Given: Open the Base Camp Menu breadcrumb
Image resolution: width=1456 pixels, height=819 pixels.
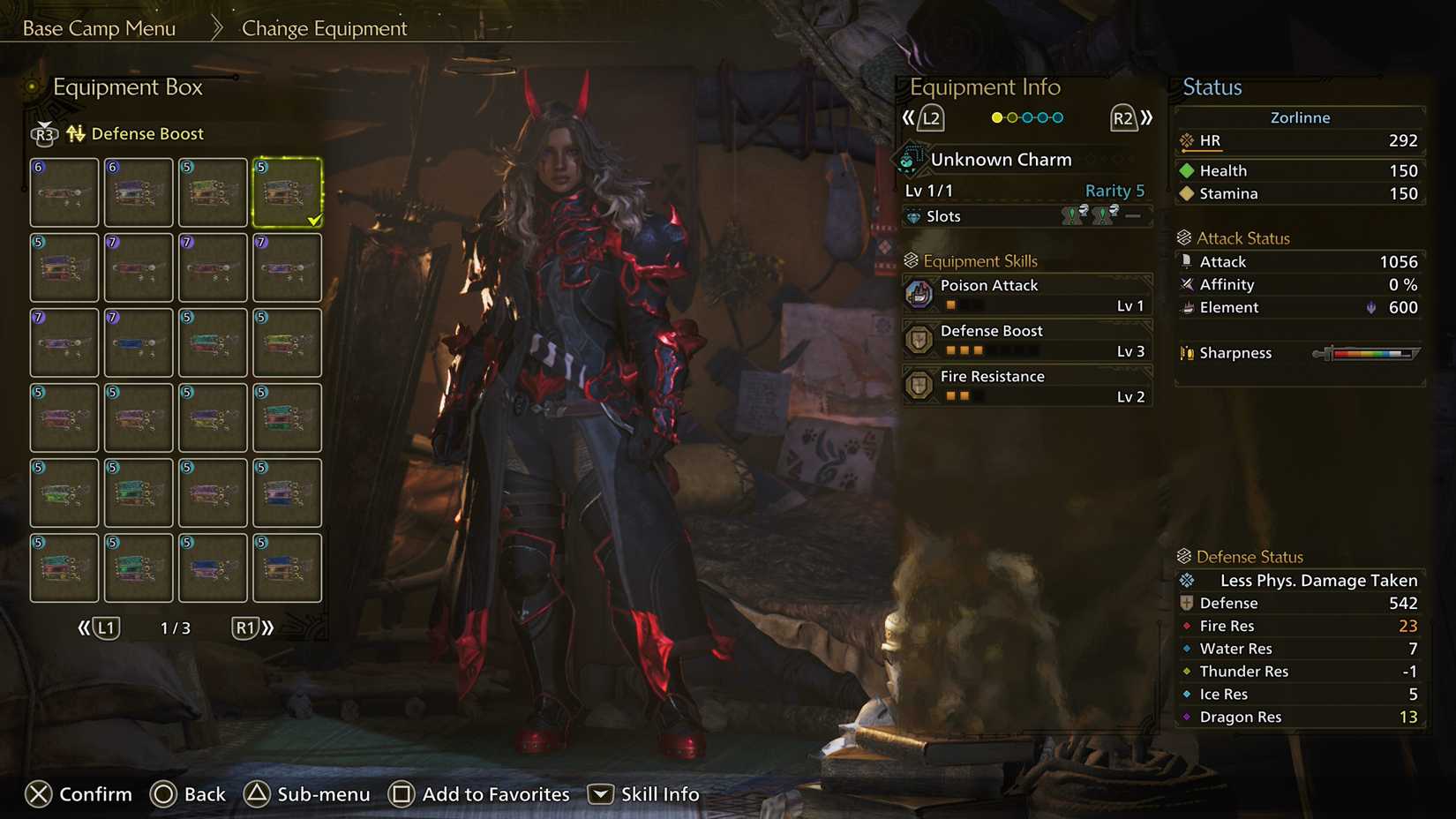Looking at the screenshot, I should pos(99,27).
